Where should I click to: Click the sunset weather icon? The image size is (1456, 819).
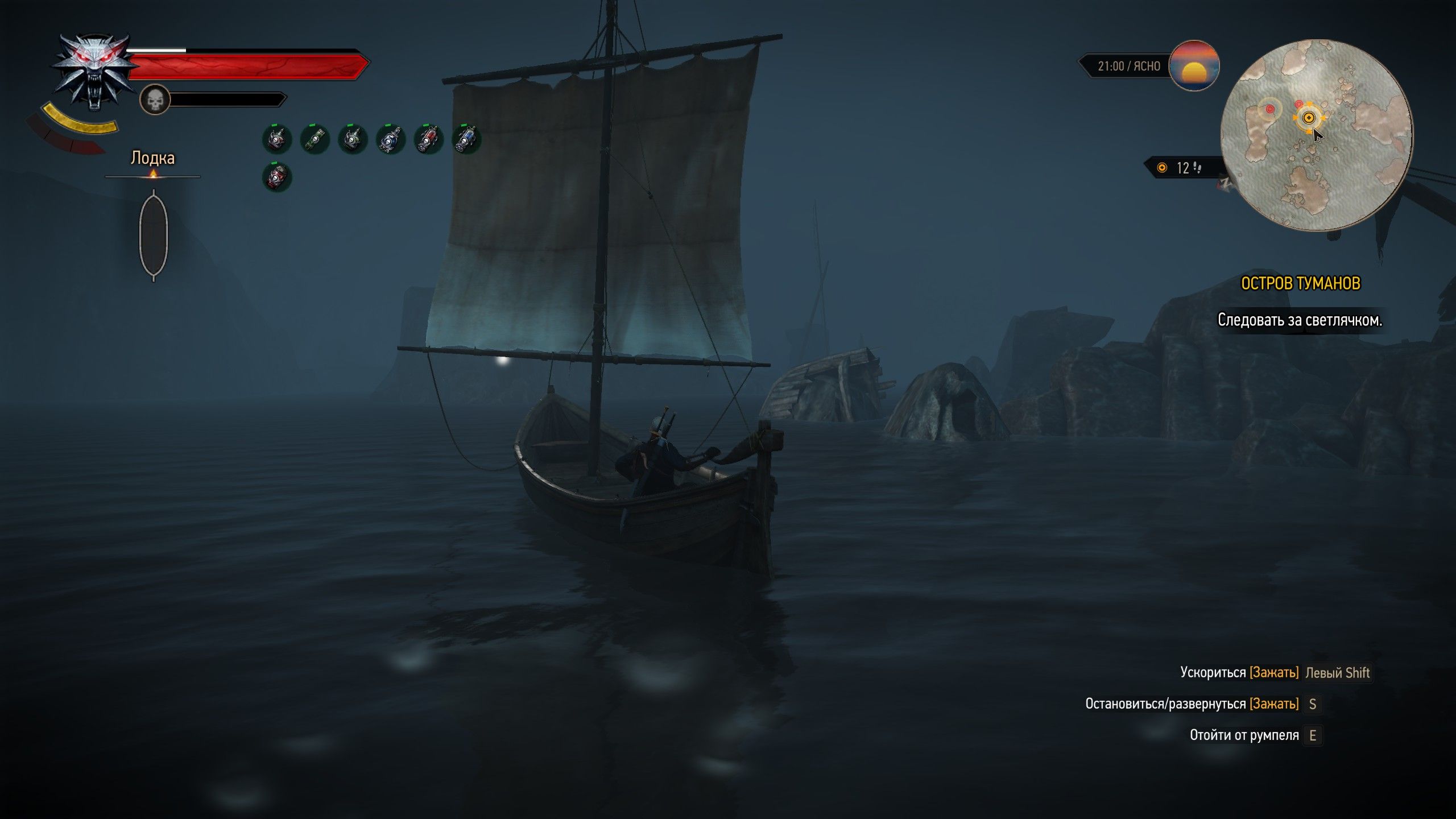[1194, 66]
